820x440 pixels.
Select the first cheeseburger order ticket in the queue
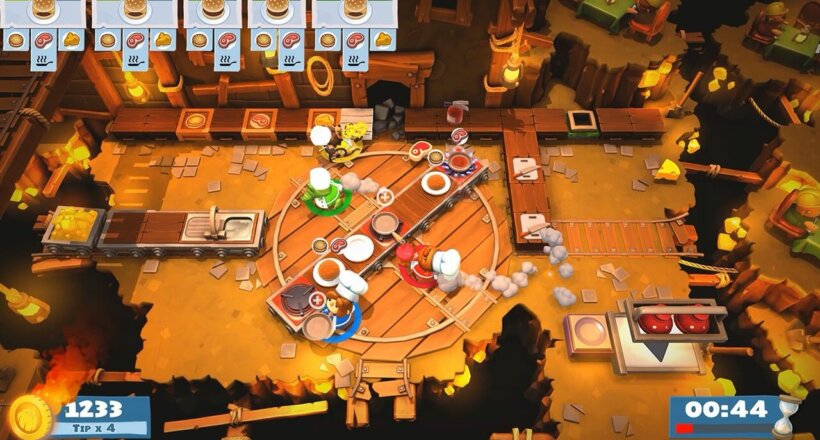[42, 25]
